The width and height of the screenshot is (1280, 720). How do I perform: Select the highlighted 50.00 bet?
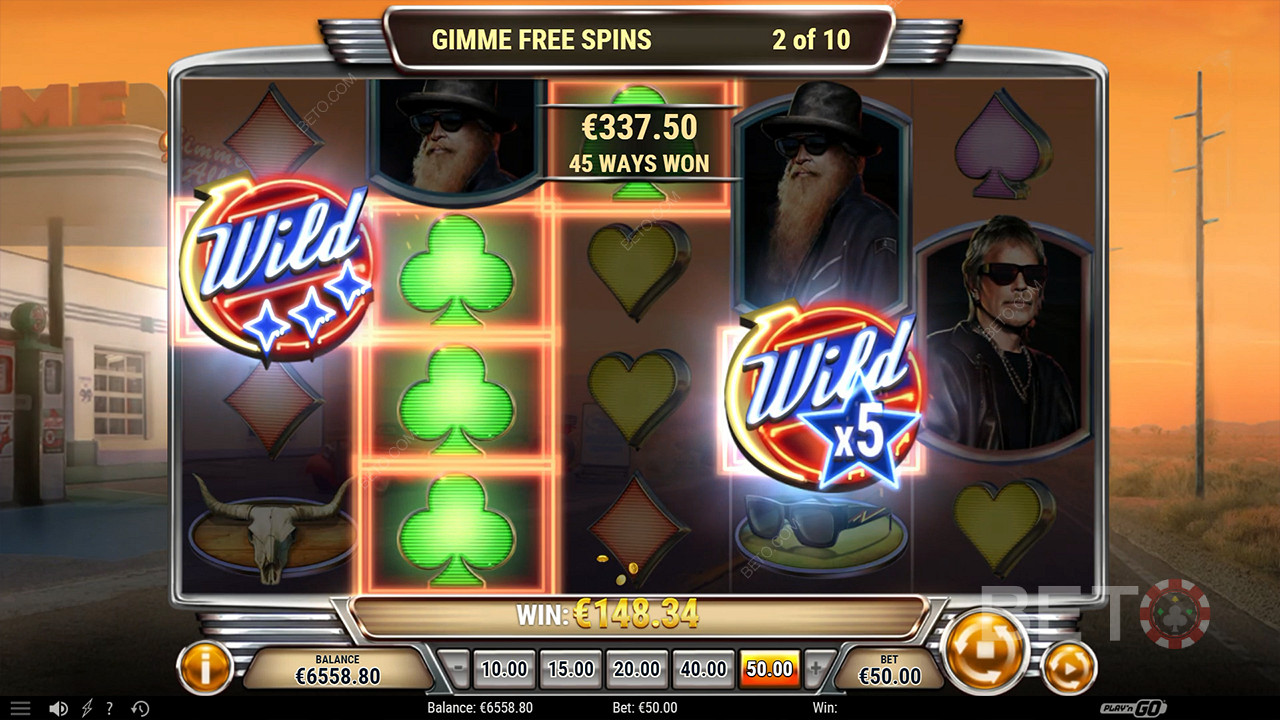[x=769, y=669]
